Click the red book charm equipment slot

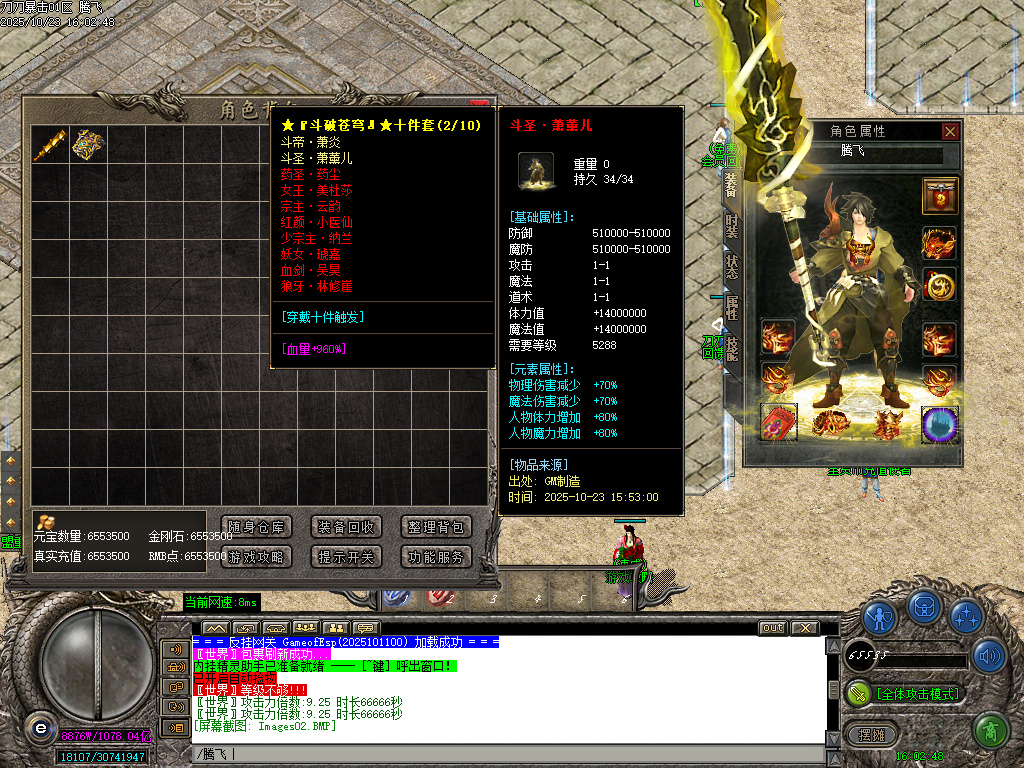pyautogui.click(x=778, y=423)
